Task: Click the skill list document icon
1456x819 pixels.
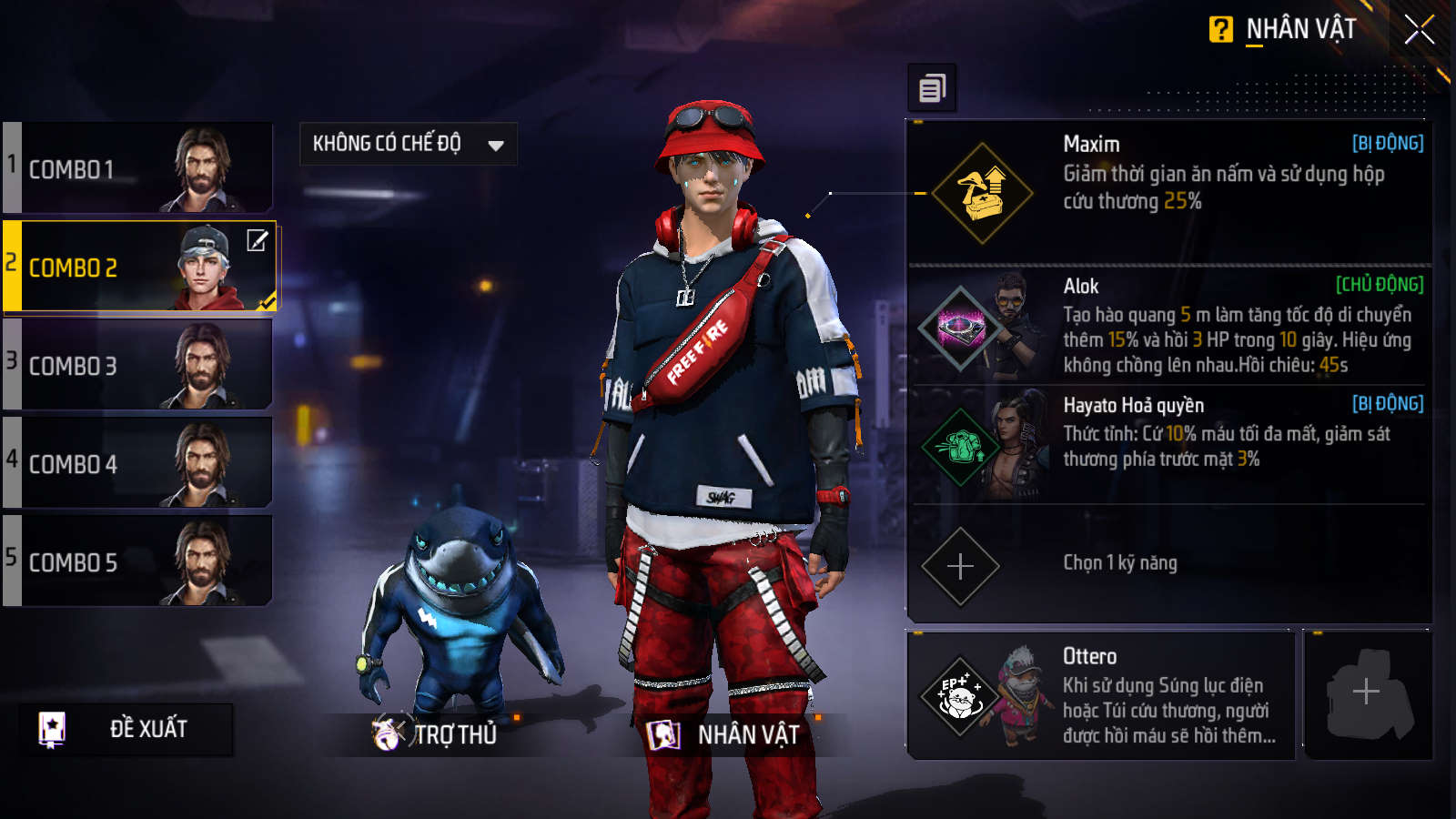Action: tap(932, 88)
